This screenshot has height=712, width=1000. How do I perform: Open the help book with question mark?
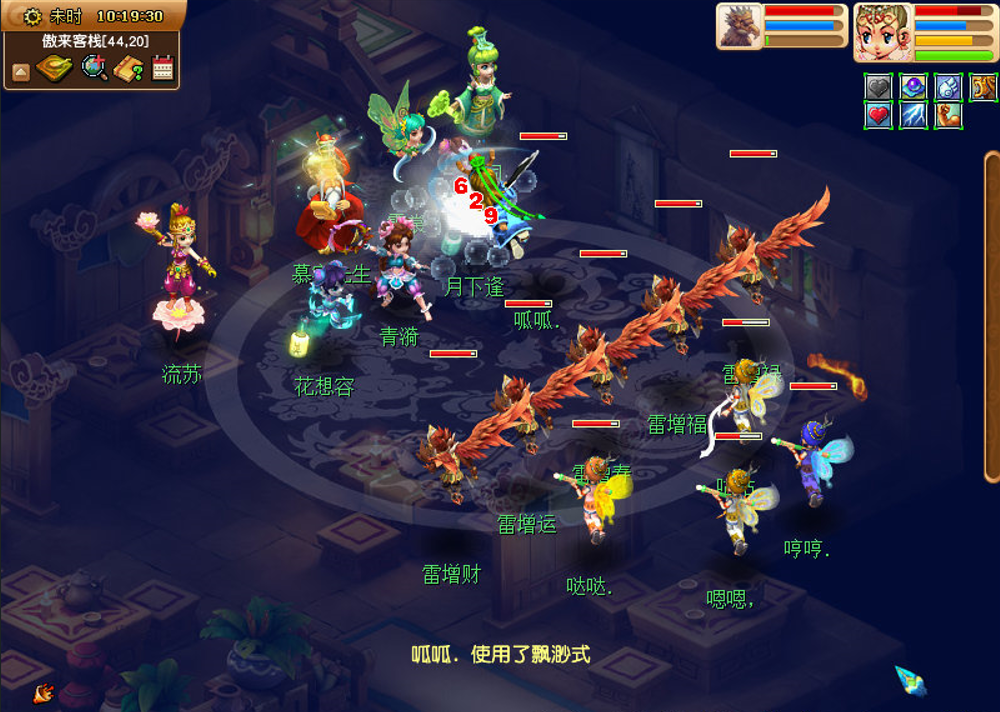coord(129,69)
